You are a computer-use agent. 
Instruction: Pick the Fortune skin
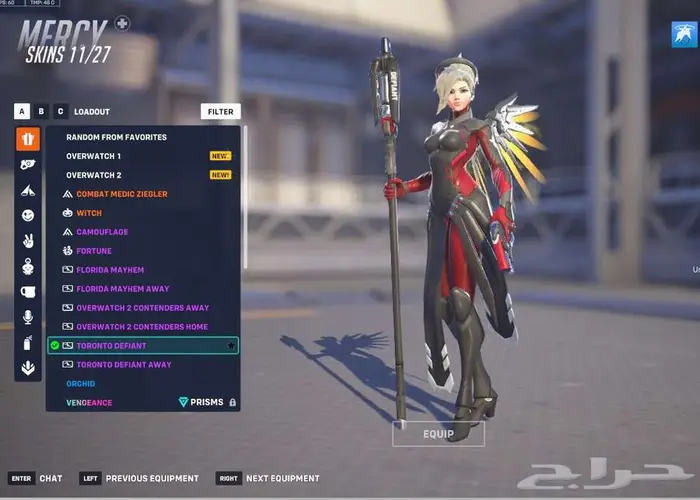[x=94, y=251]
